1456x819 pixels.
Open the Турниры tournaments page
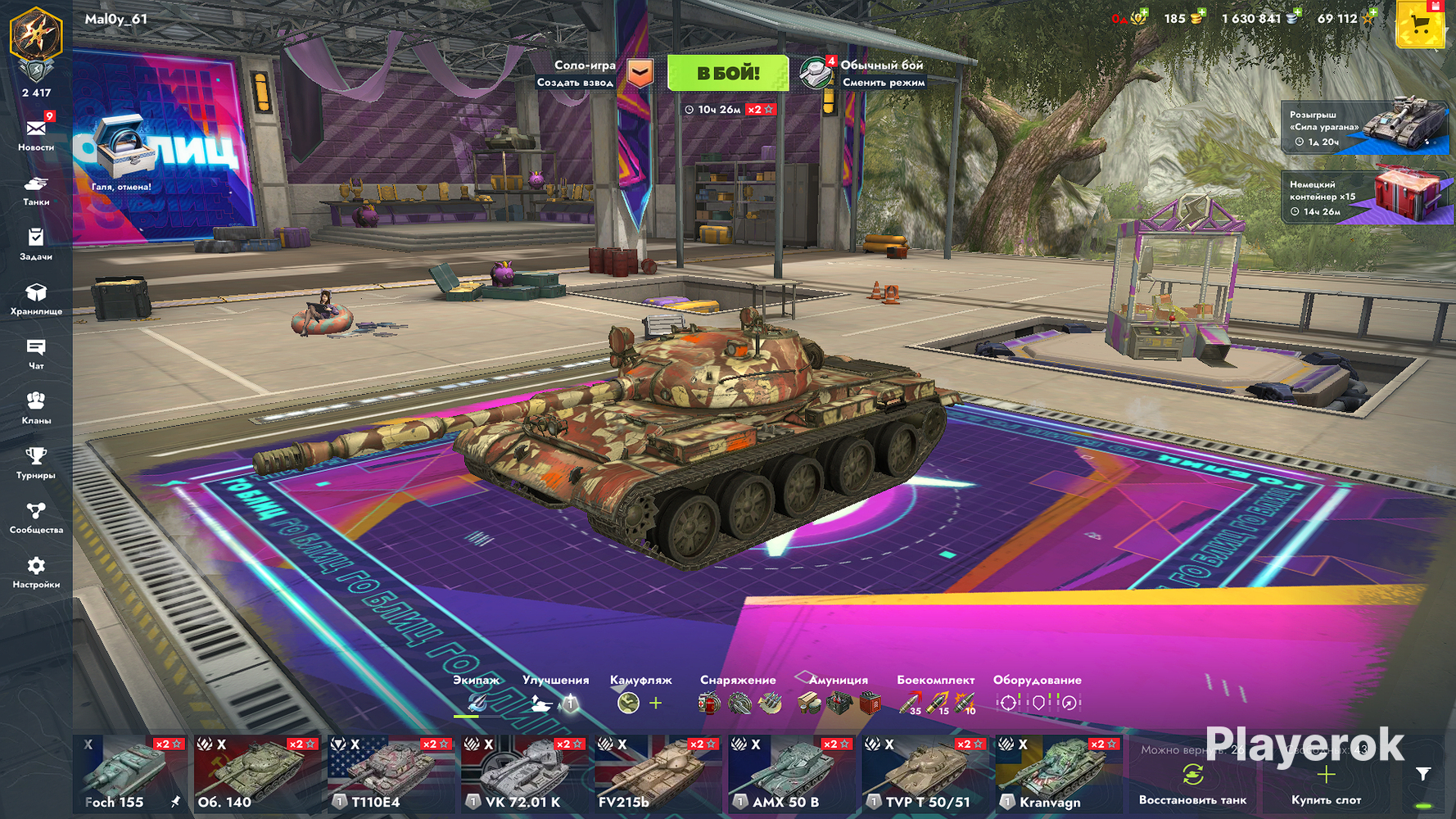tap(36, 463)
